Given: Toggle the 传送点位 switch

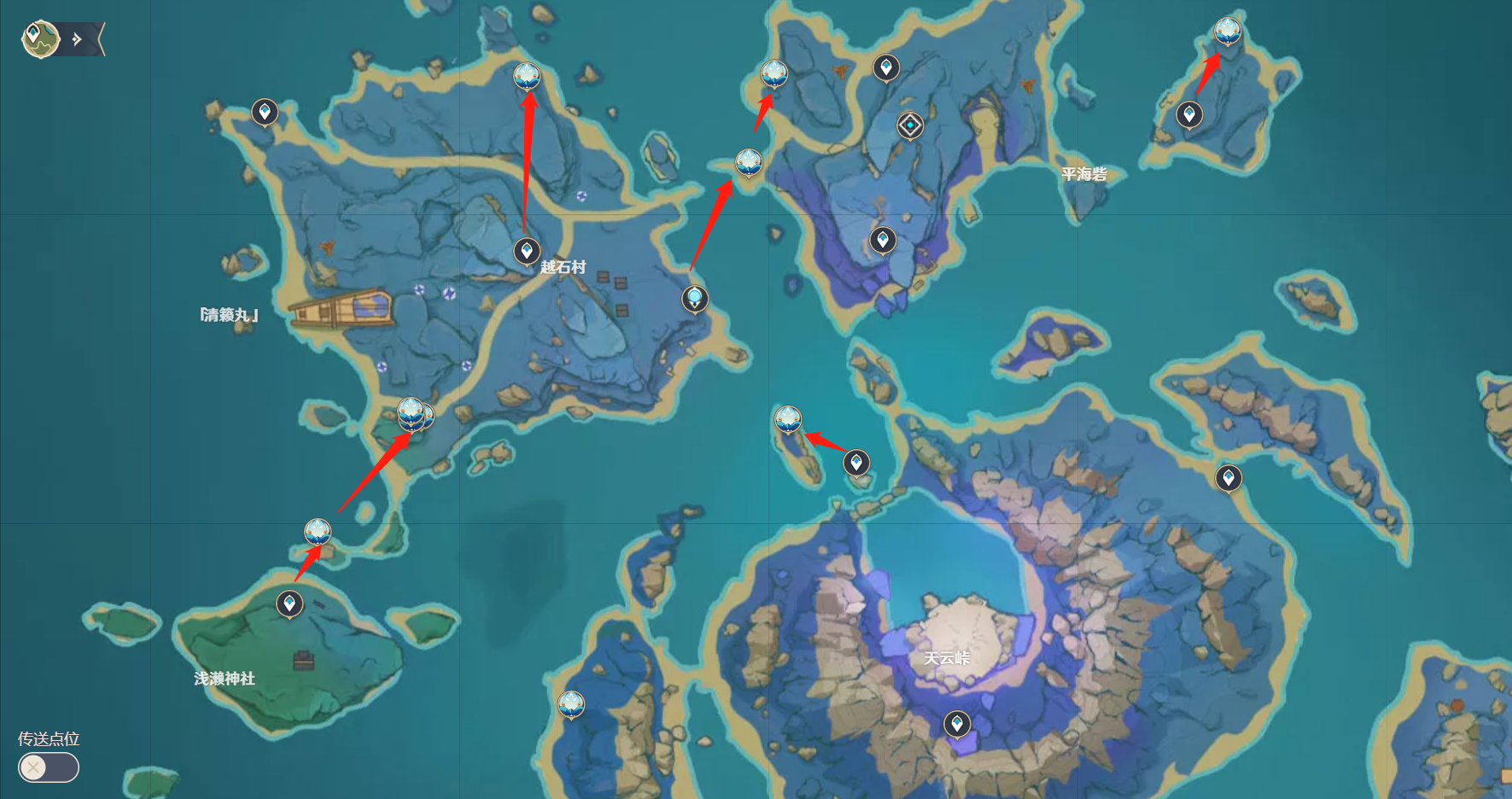Looking at the screenshot, I should (x=49, y=767).
